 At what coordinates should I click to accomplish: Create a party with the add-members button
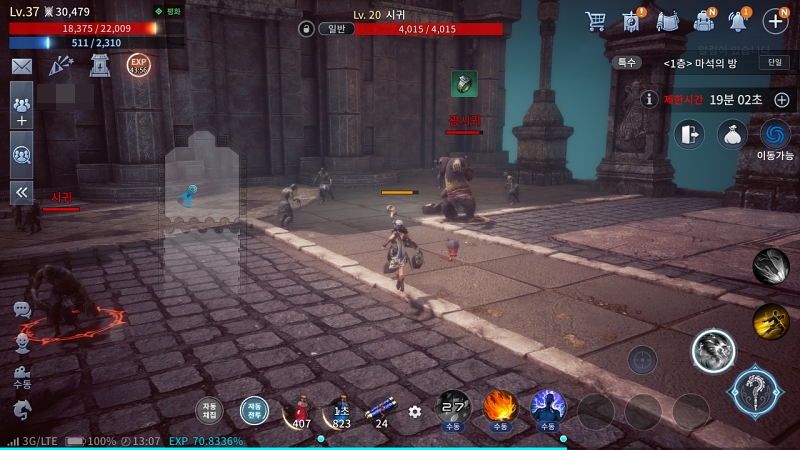(x=21, y=105)
